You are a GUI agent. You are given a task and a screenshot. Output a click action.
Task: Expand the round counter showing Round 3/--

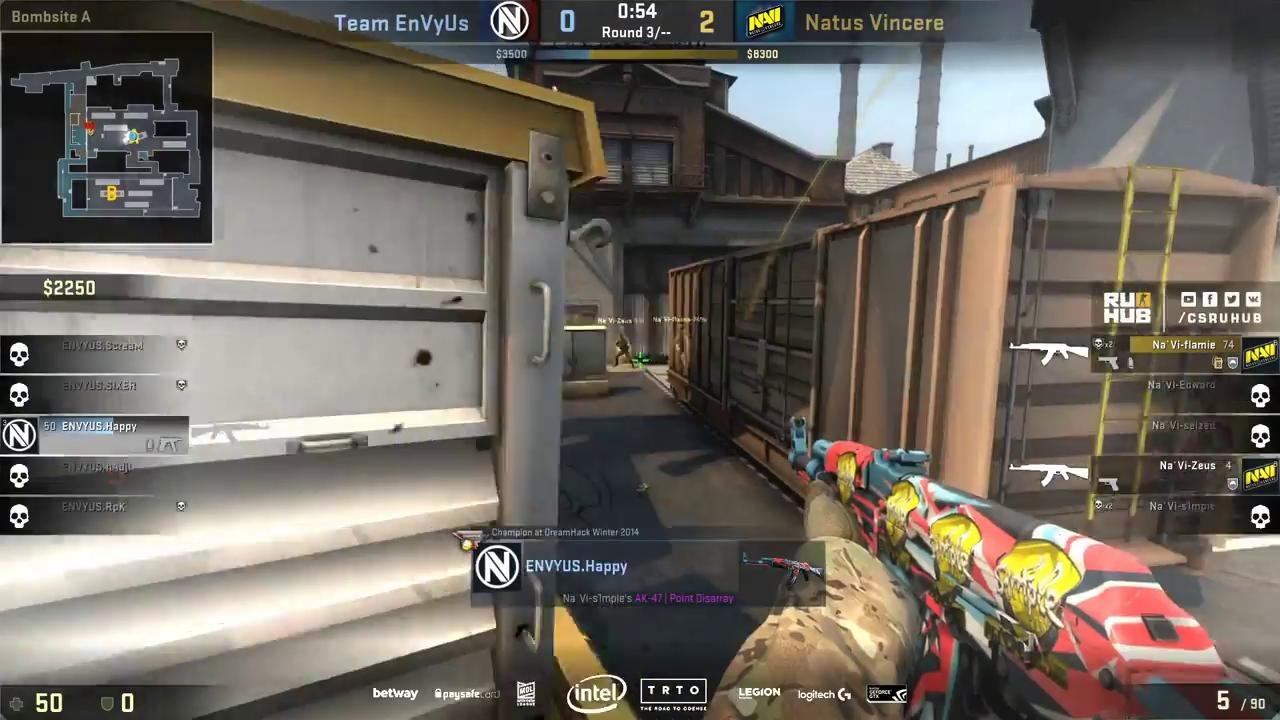tap(637, 32)
